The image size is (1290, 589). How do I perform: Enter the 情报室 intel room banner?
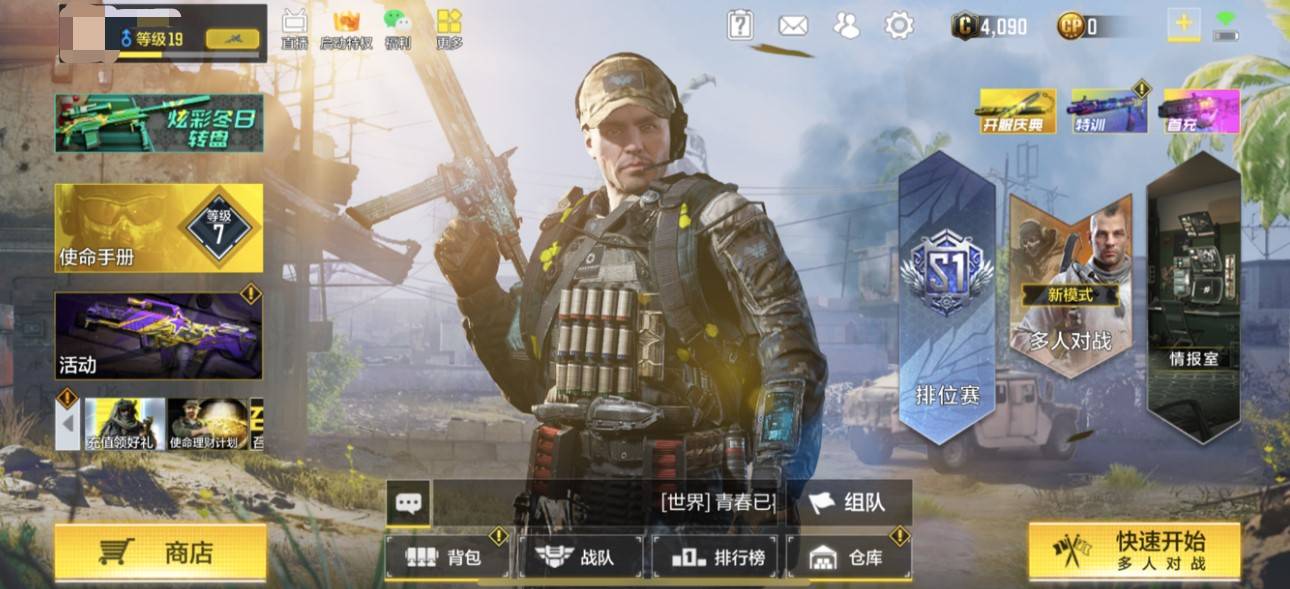tap(1193, 300)
